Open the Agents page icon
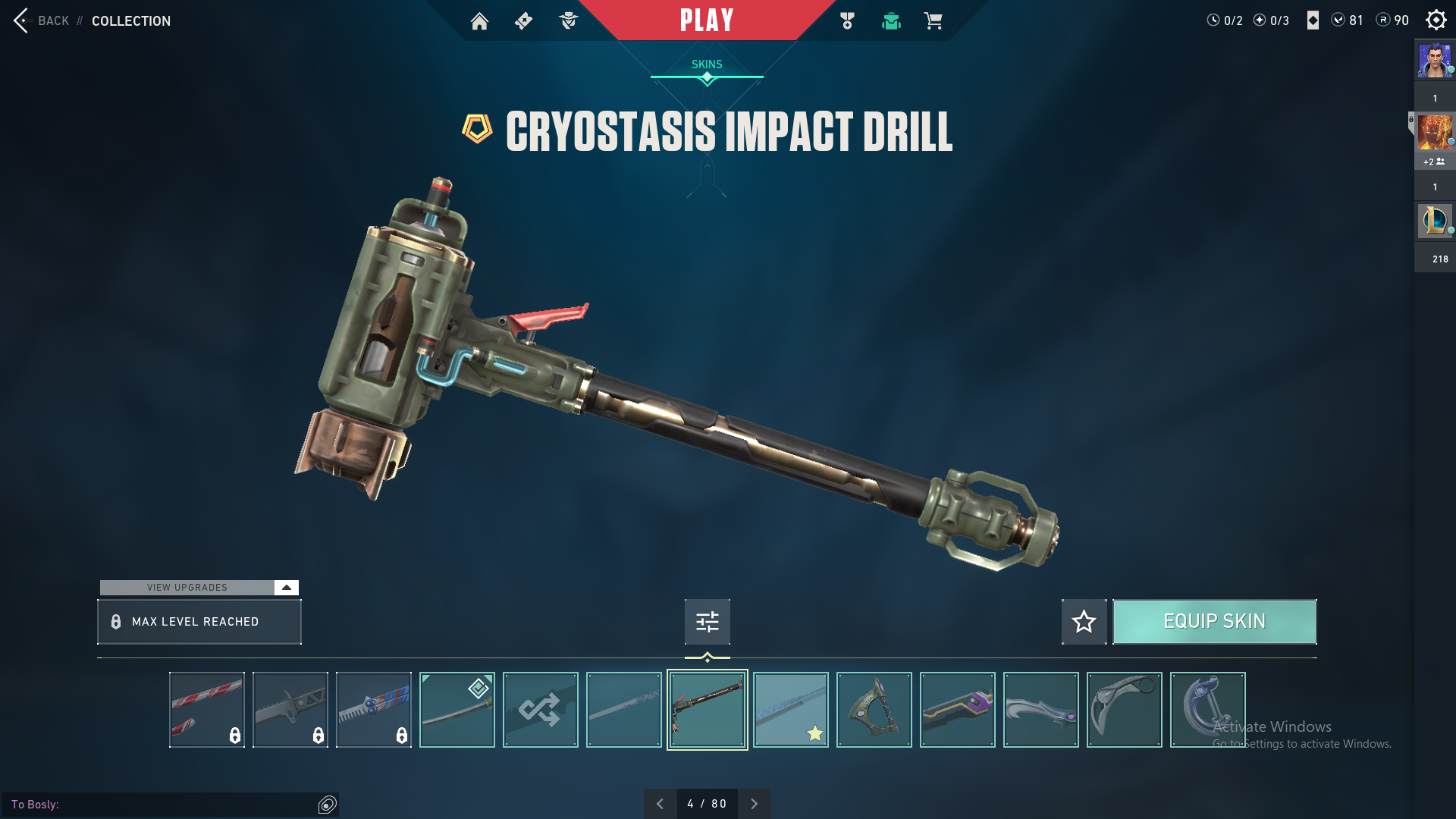 [568, 21]
